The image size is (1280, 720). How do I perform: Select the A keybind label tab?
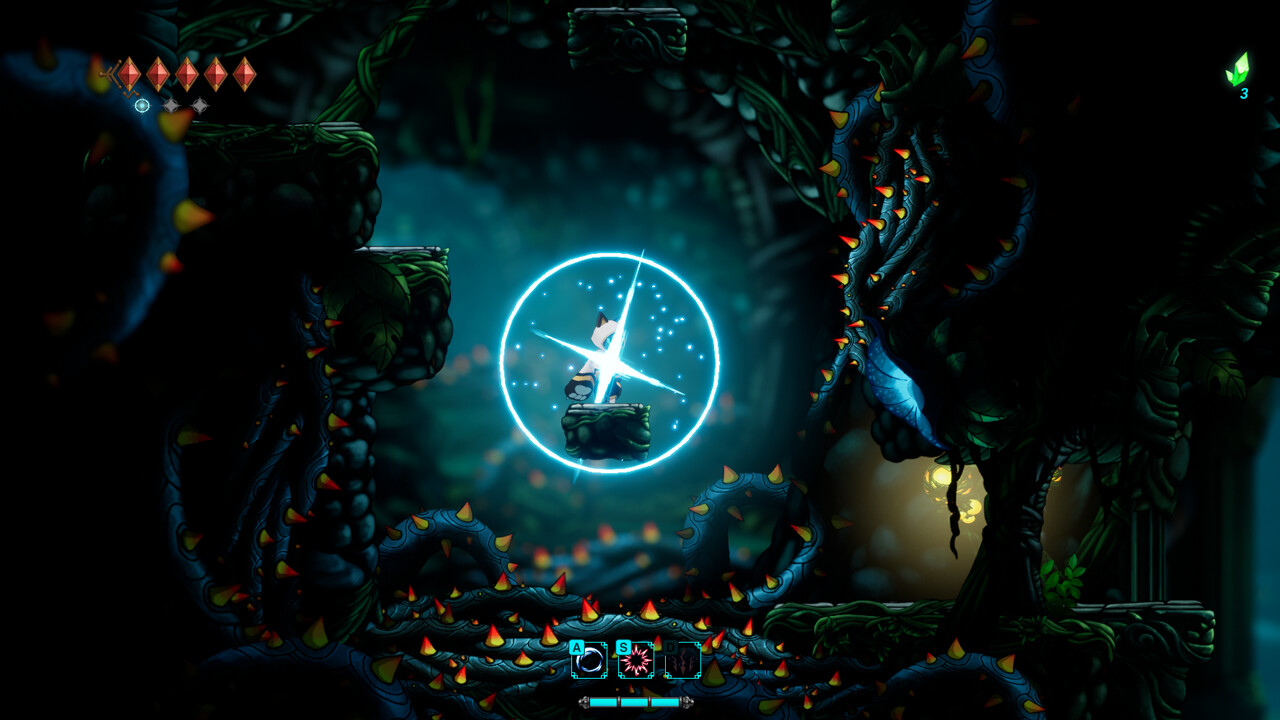click(577, 647)
